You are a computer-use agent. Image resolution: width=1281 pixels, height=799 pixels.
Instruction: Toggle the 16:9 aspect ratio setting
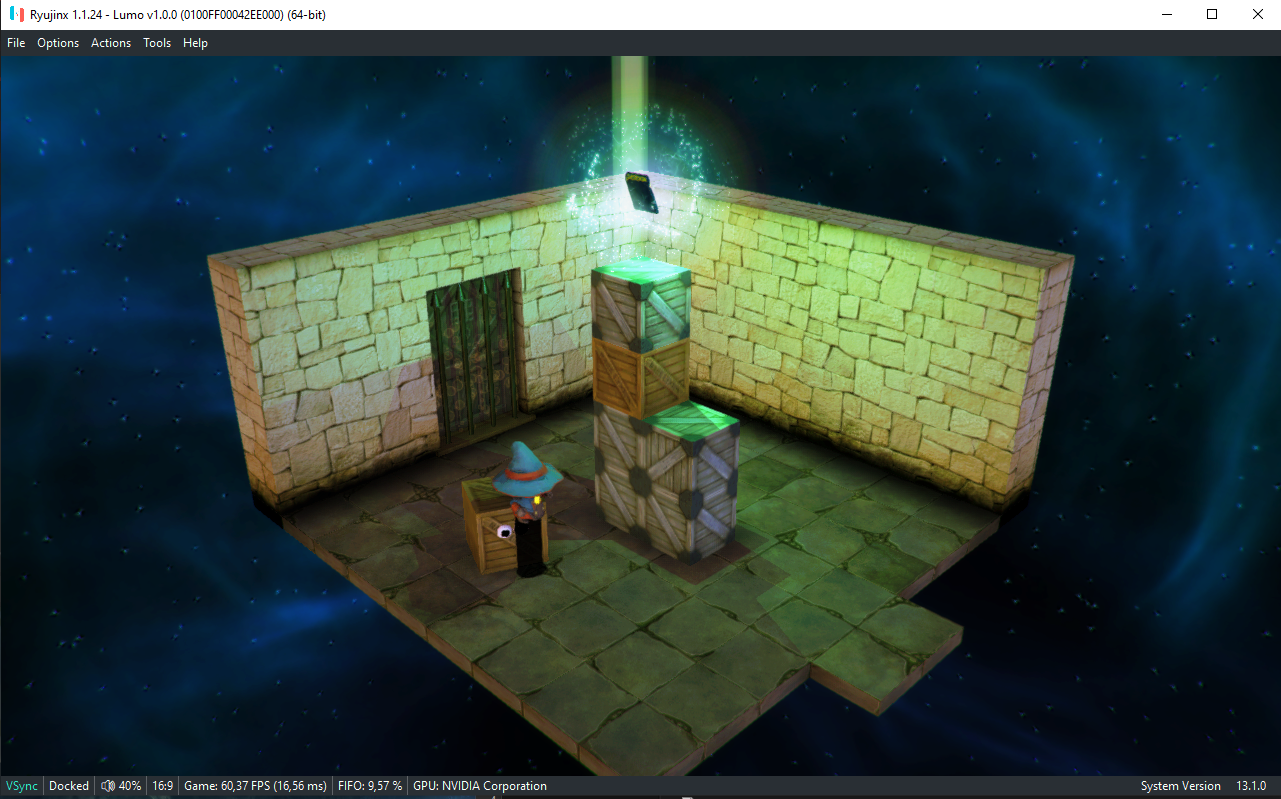click(x=162, y=786)
